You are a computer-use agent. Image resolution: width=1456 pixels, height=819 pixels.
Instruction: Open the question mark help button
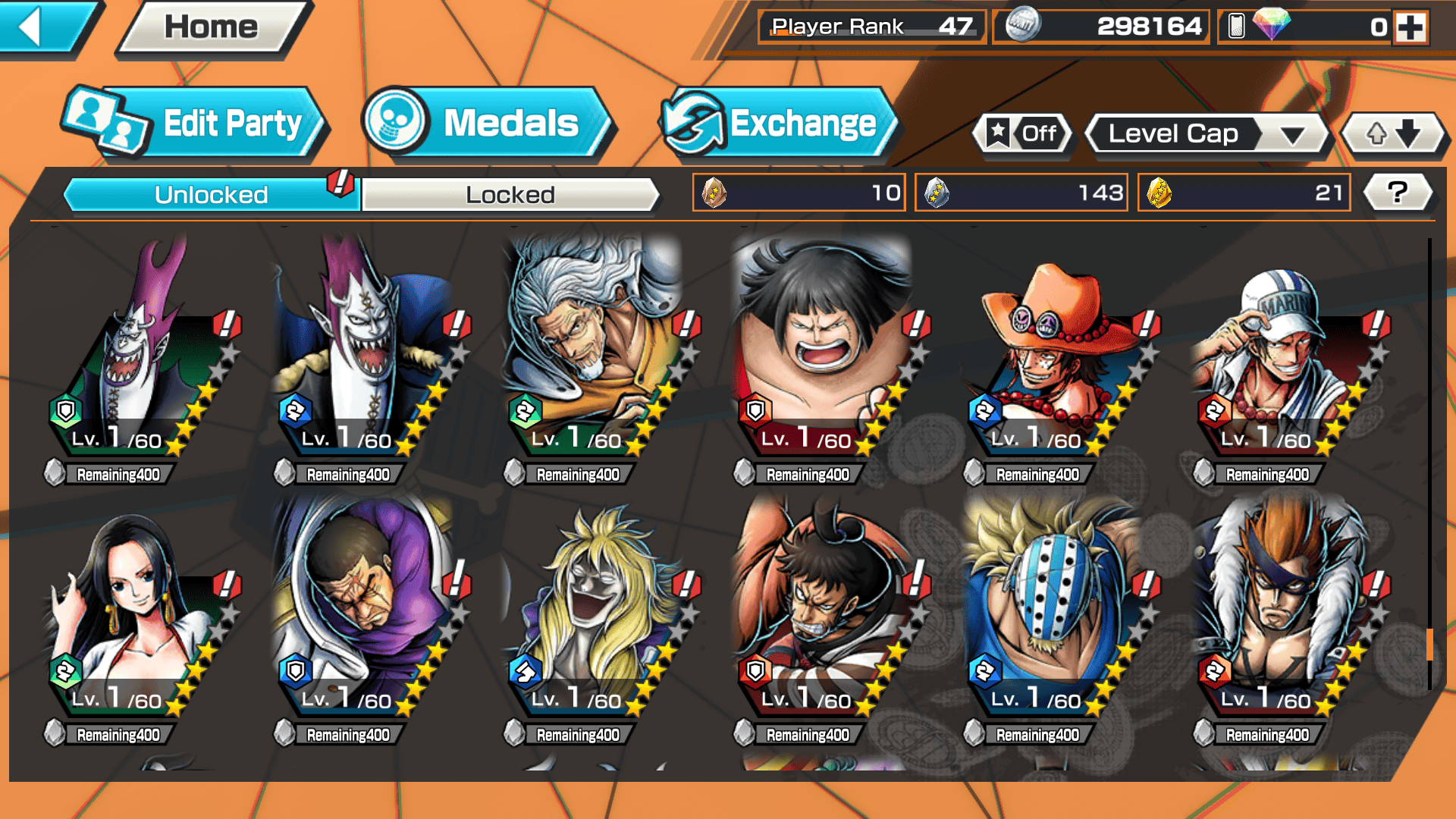1397,193
